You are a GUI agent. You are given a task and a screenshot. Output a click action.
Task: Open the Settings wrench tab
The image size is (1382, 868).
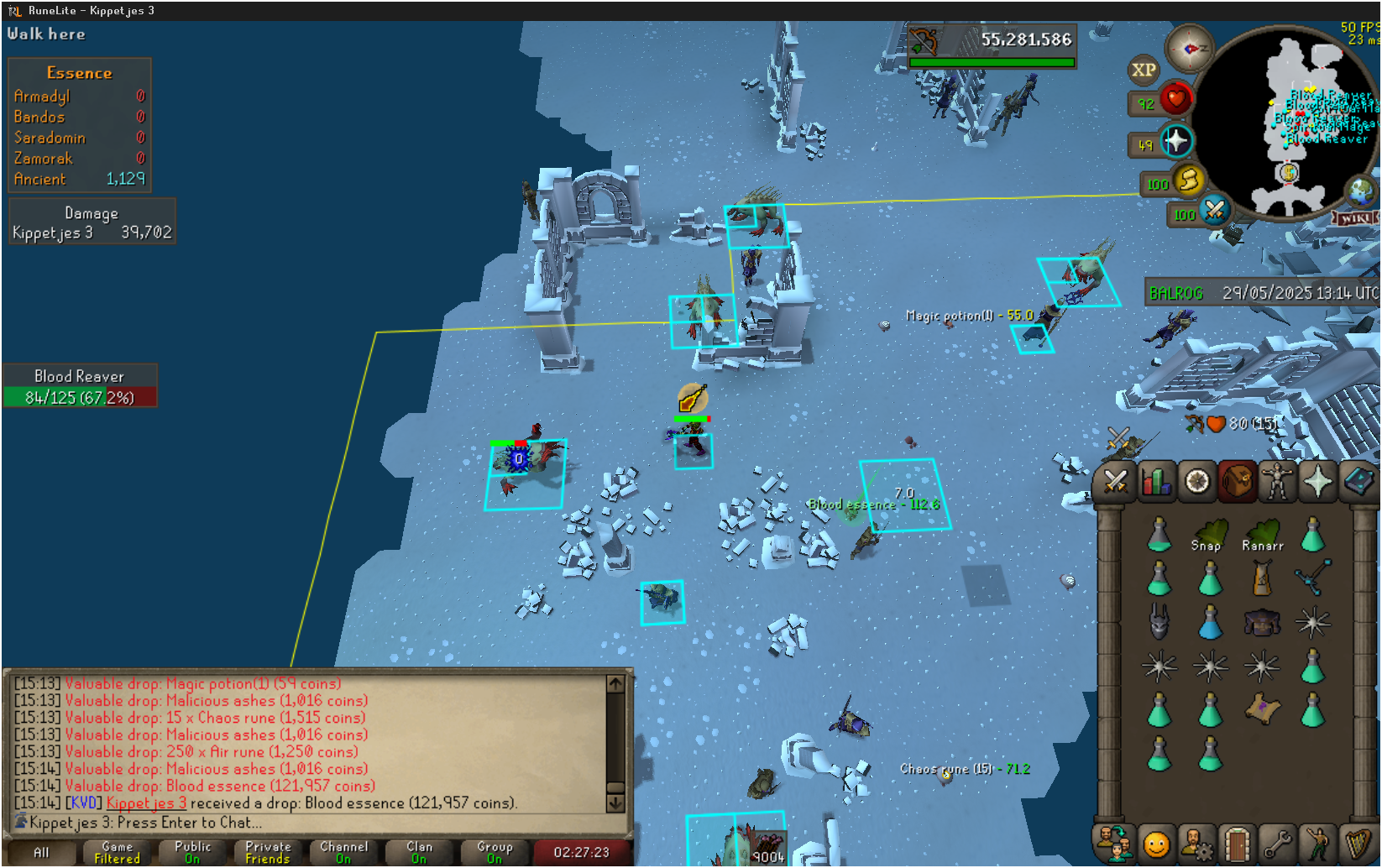(x=1277, y=844)
